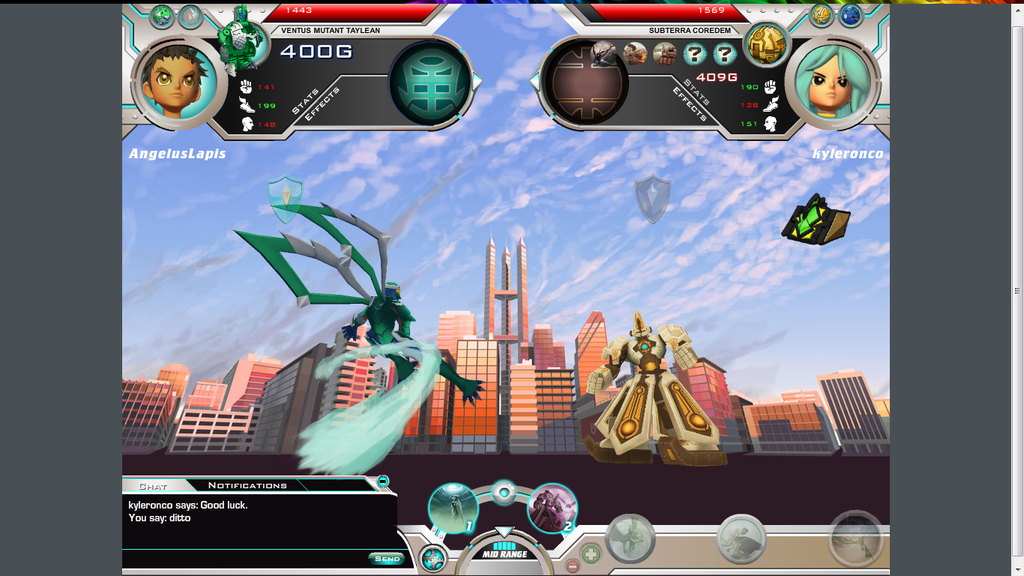The height and width of the screenshot is (576, 1024).
Task: Click the red minus button
Action: 573,566
